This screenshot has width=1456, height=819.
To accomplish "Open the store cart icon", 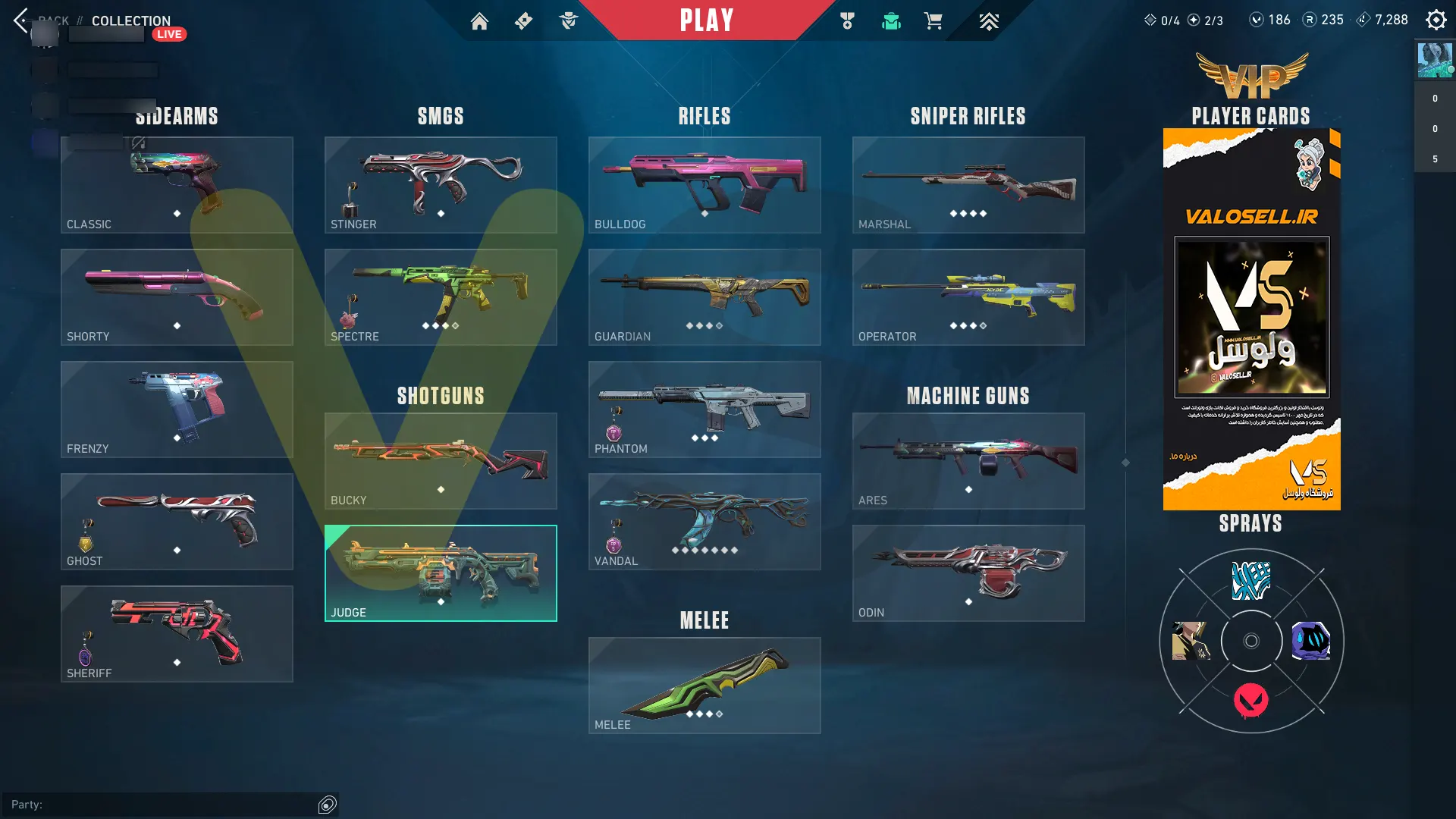I will tap(934, 21).
